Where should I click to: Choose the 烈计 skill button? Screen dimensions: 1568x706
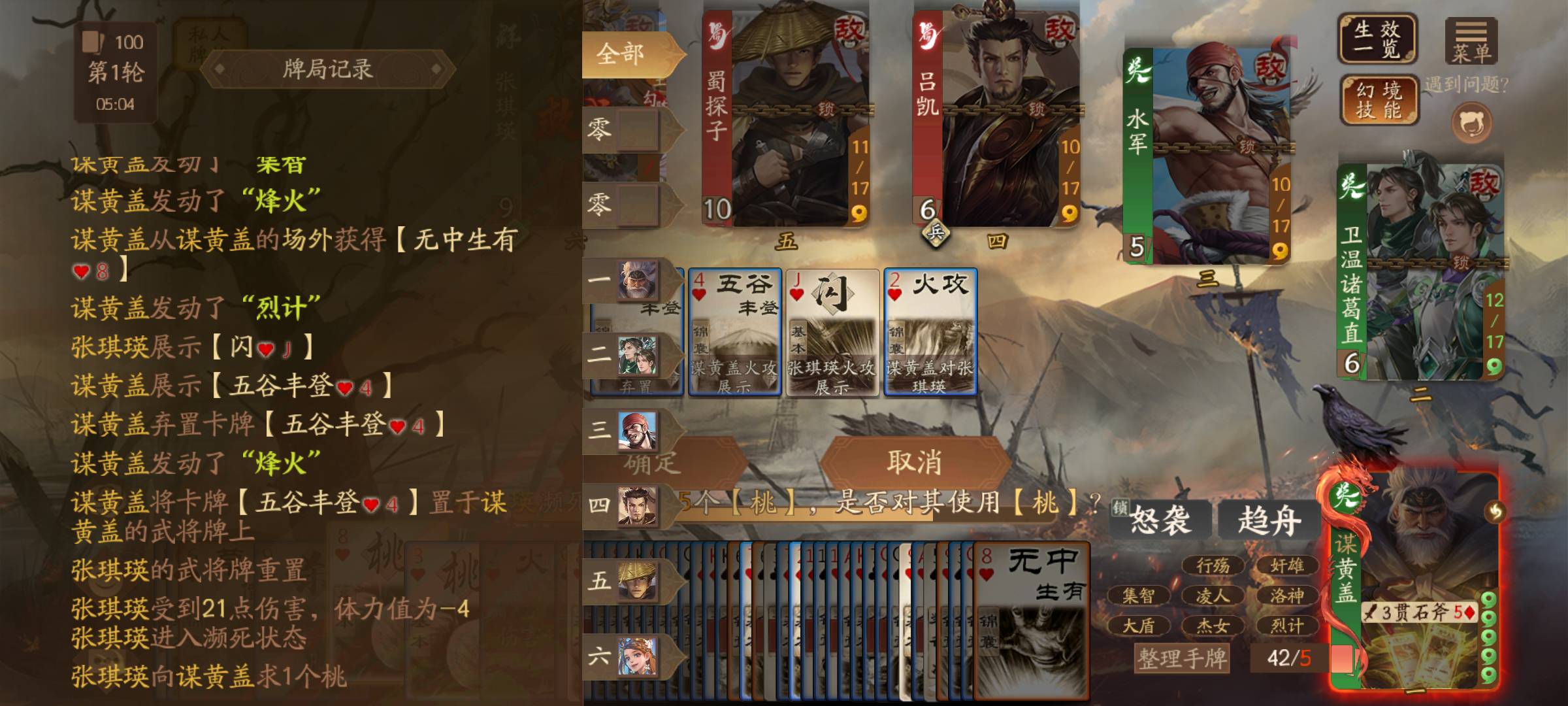[1286, 626]
